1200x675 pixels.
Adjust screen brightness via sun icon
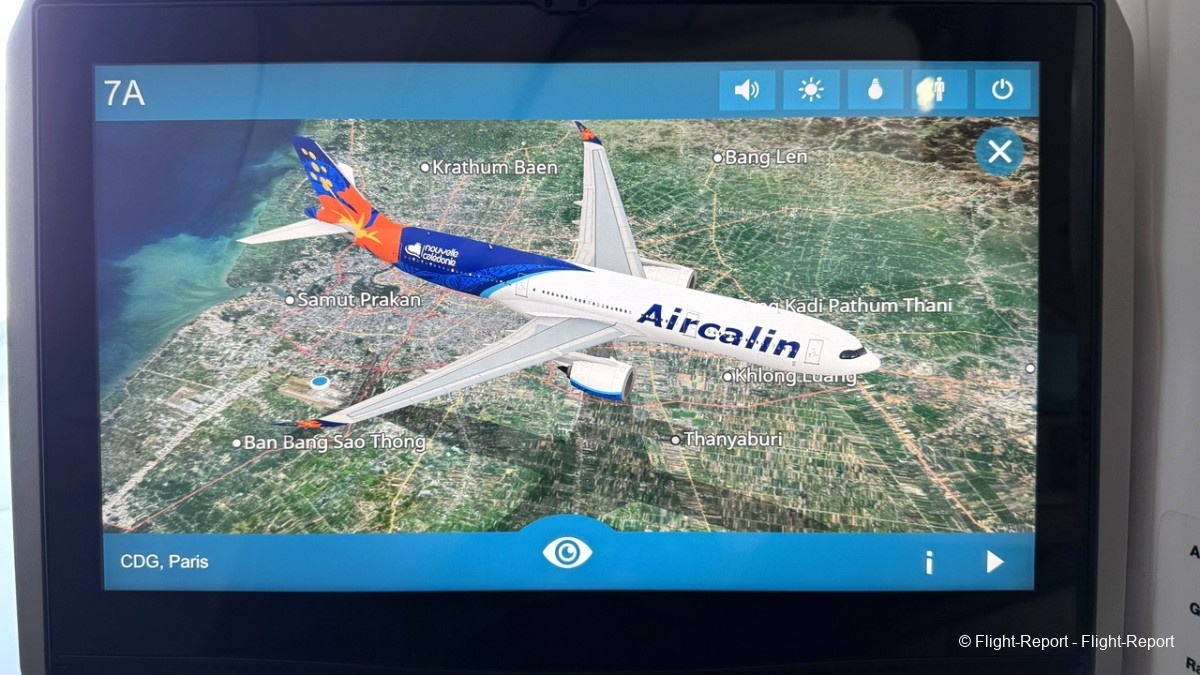811,91
